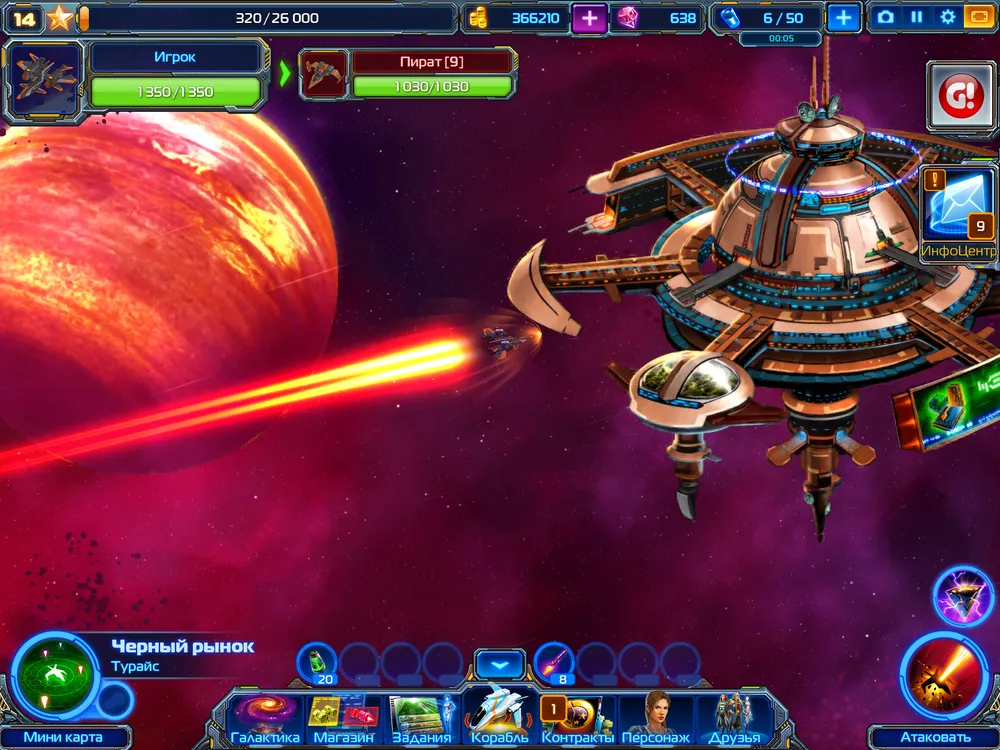This screenshot has width=1000, height=750.
Task: Open the Галактика galaxy map
Action: [265, 716]
